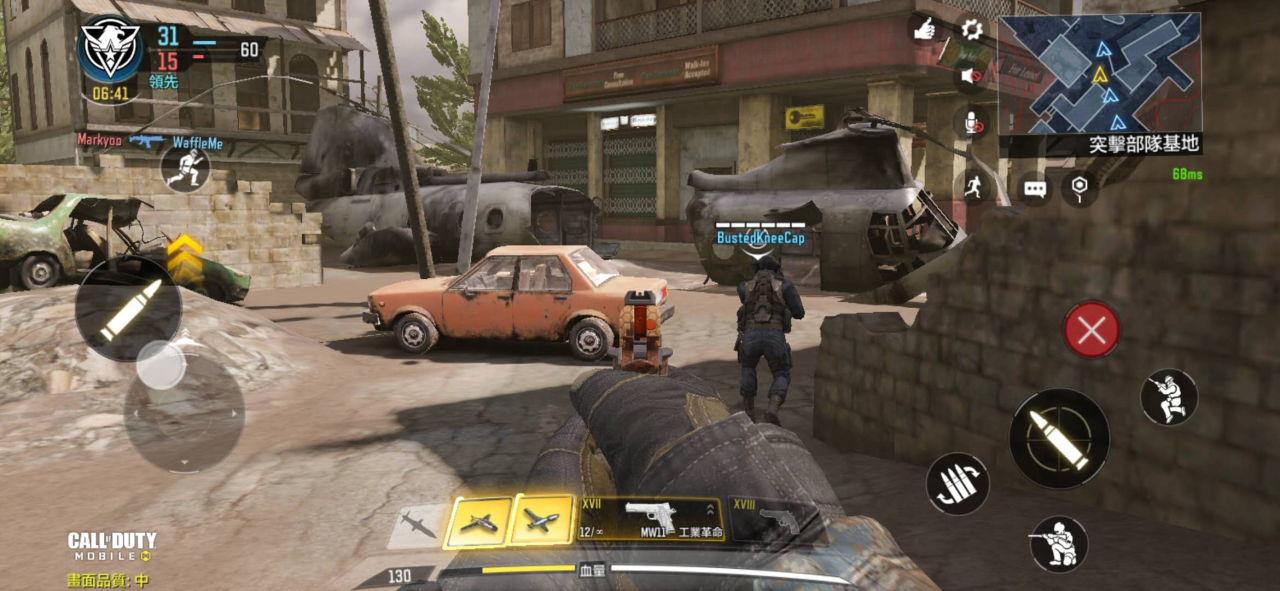Launch the first yellow drone scorestreak
This screenshot has height=591, width=1280.
click(477, 522)
